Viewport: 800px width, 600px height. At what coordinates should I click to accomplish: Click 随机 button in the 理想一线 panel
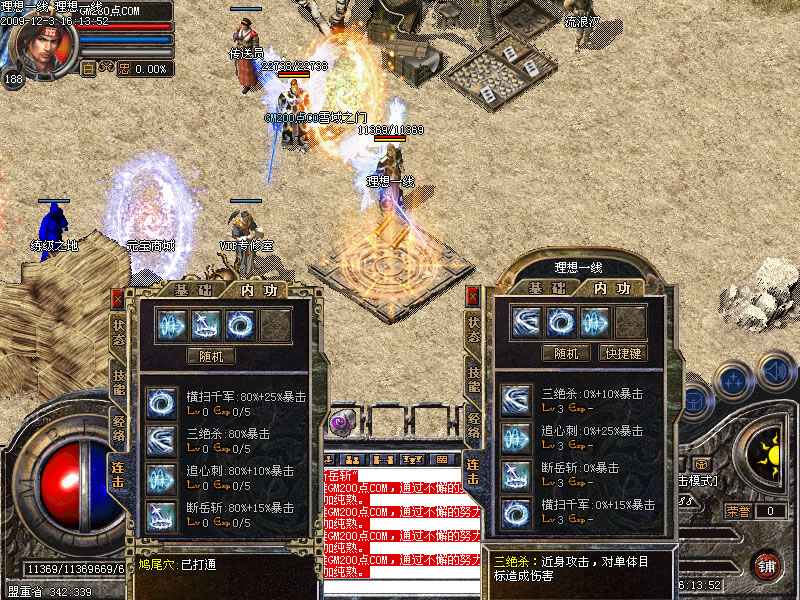566,353
